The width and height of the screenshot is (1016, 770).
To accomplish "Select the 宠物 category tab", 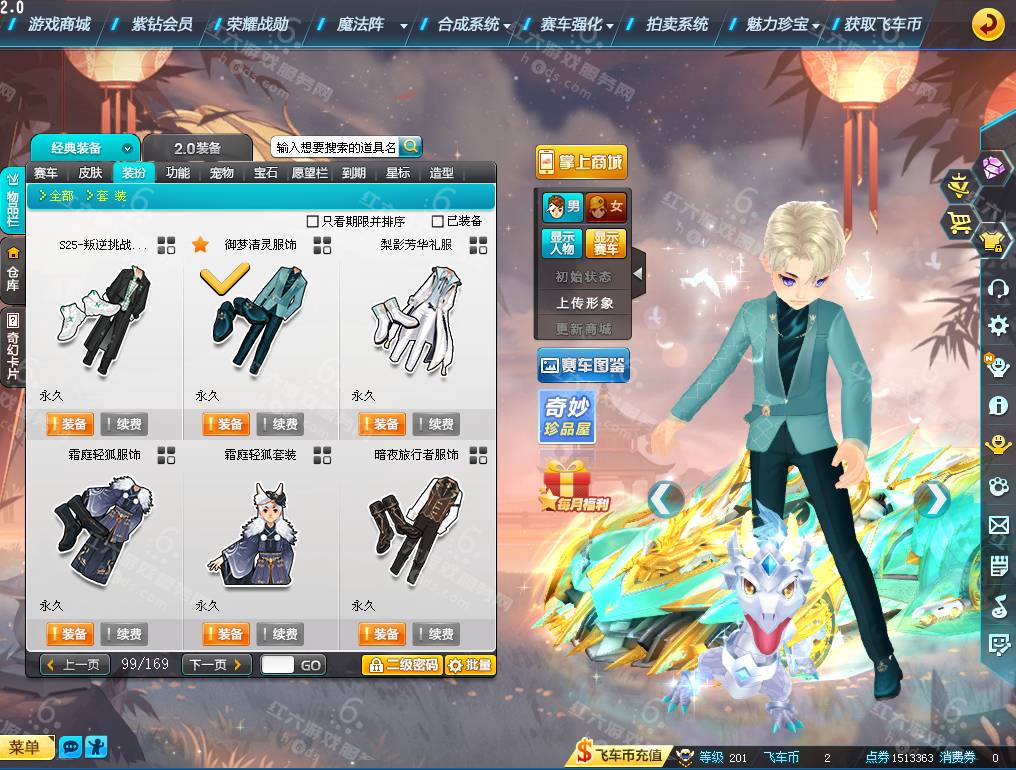I will (x=221, y=173).
